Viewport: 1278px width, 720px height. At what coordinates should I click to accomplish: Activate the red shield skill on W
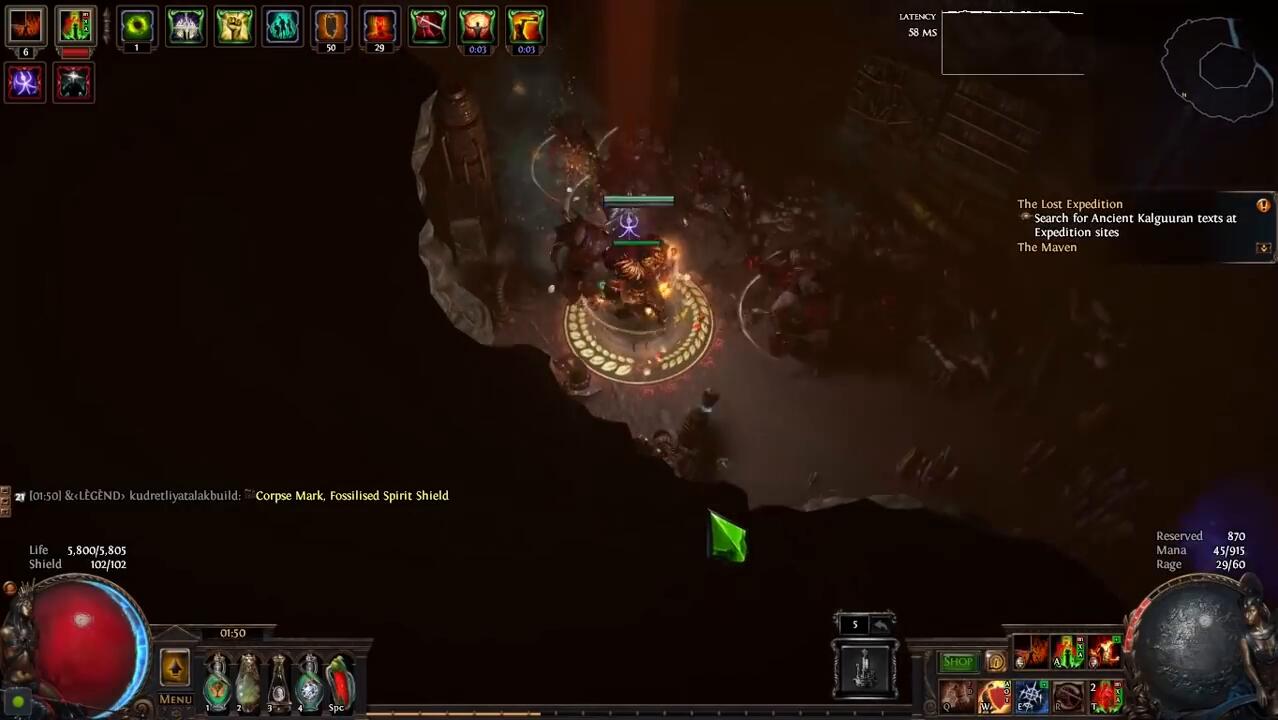pos(994,696)
